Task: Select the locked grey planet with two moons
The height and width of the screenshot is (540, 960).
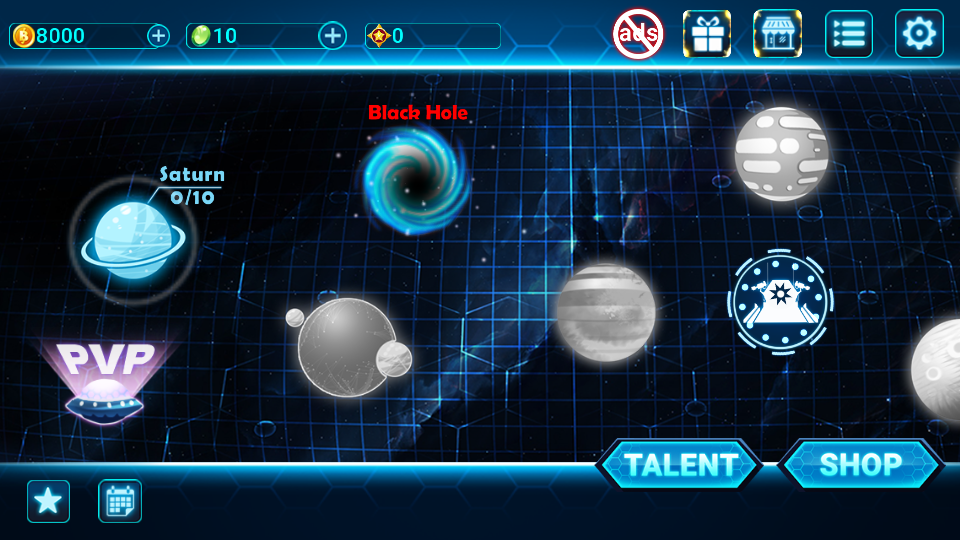Action: coord(347,346)
